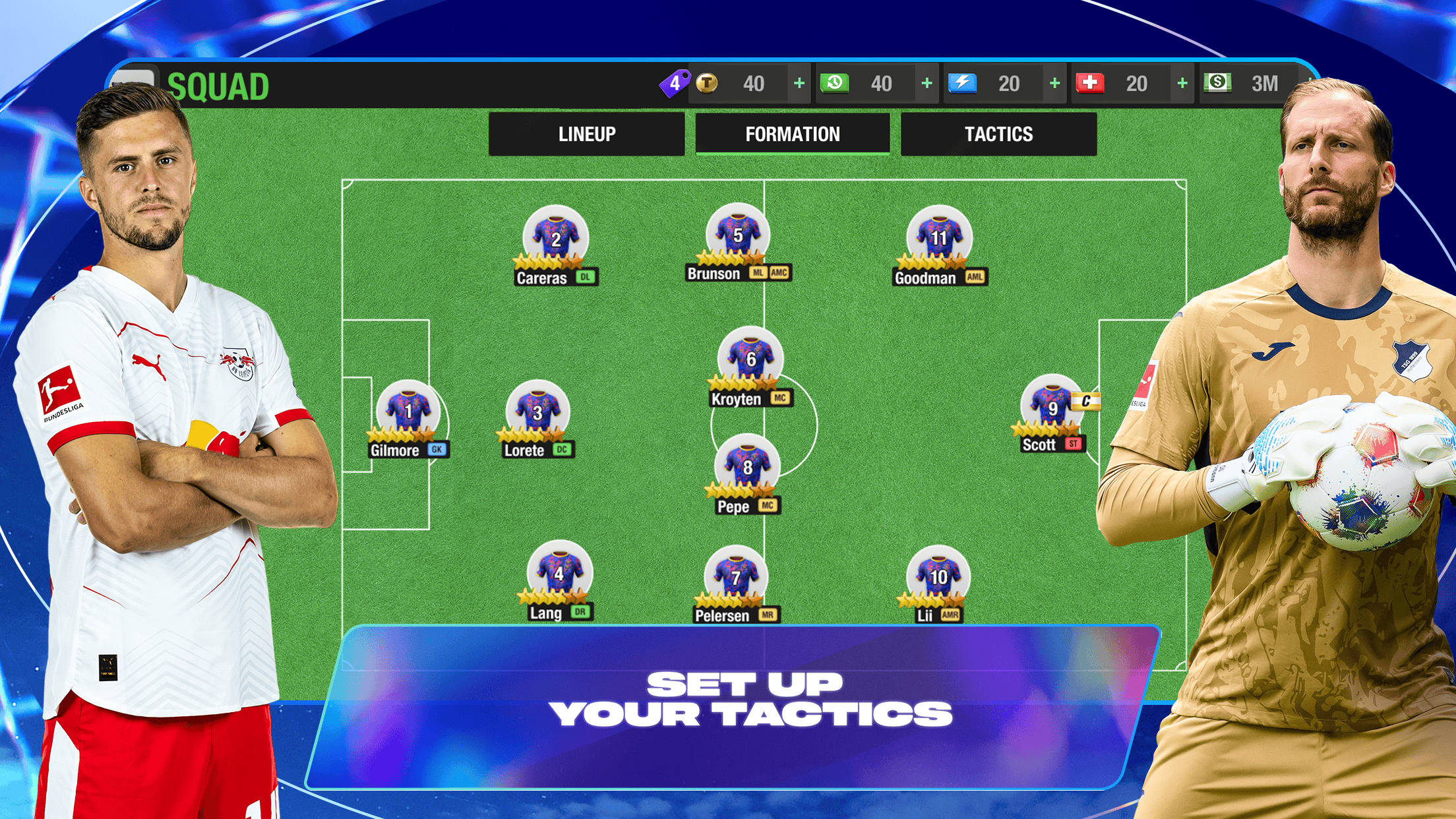
Task: Open the purple tag with number 4
Action: point(675,84)
